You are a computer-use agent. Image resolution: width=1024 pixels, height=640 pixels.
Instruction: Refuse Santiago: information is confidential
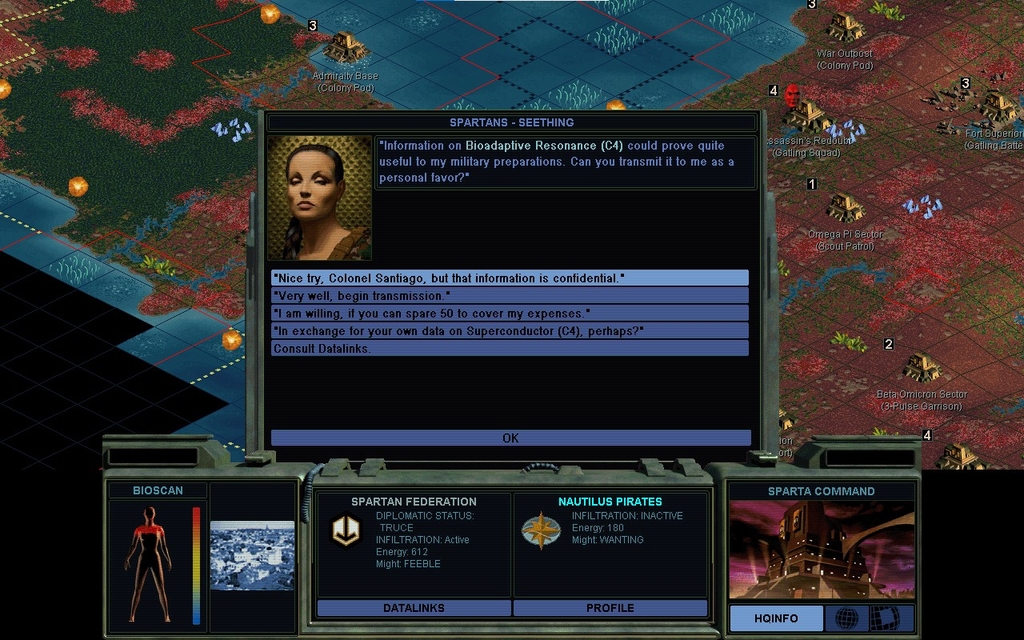click(x=509, y=278)
